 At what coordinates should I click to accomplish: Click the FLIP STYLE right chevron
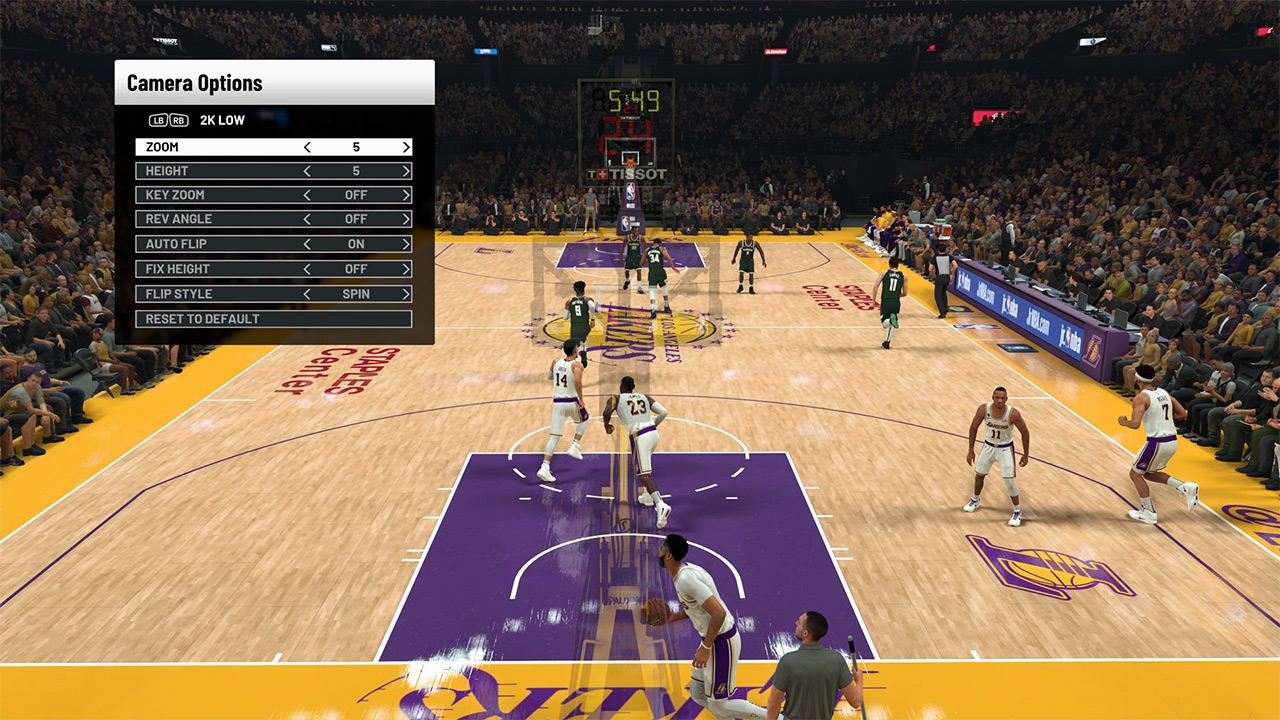coord(405,293)
